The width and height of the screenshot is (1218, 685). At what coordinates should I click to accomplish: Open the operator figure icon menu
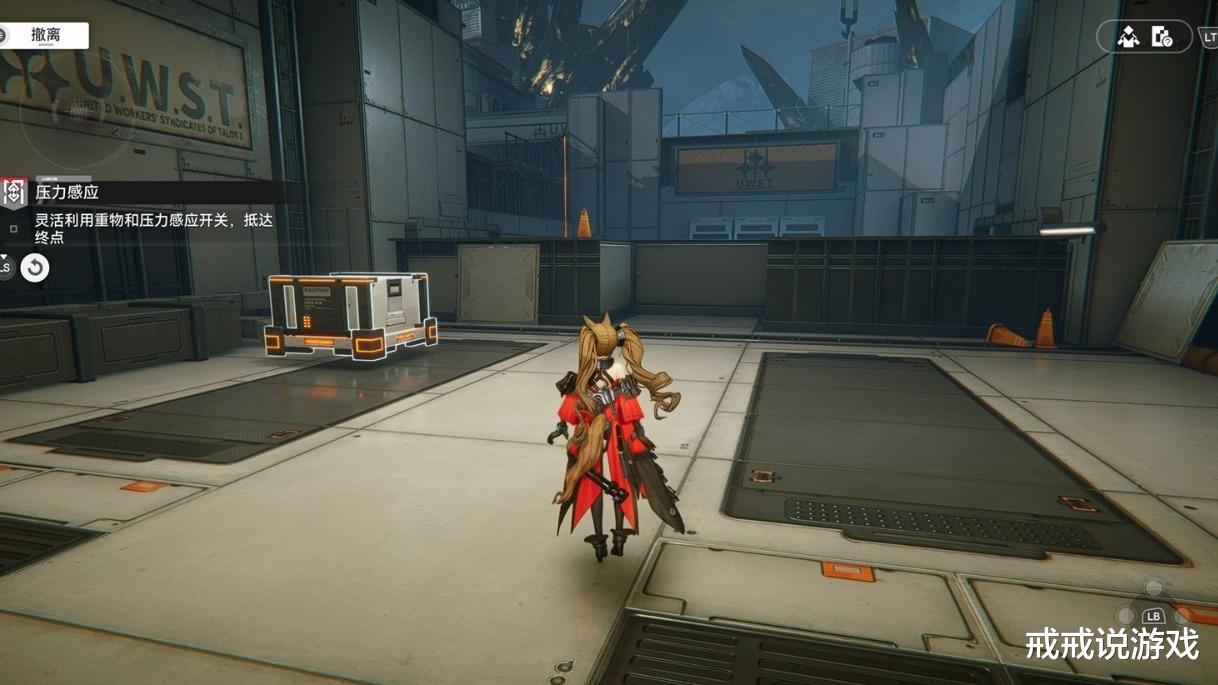(x=1129, y=37)
